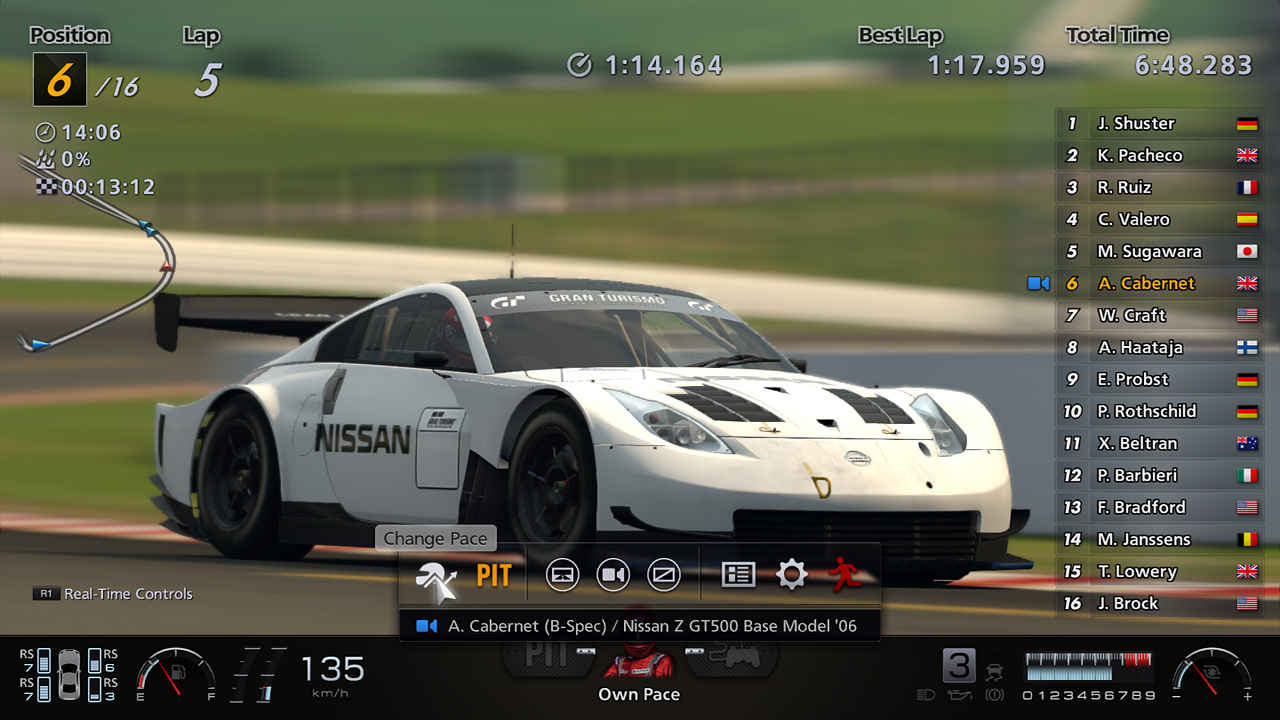The image size is (1280, 720).
Task: Pick X. Beltran's standings row
Action: click(x=1158, y=444)
